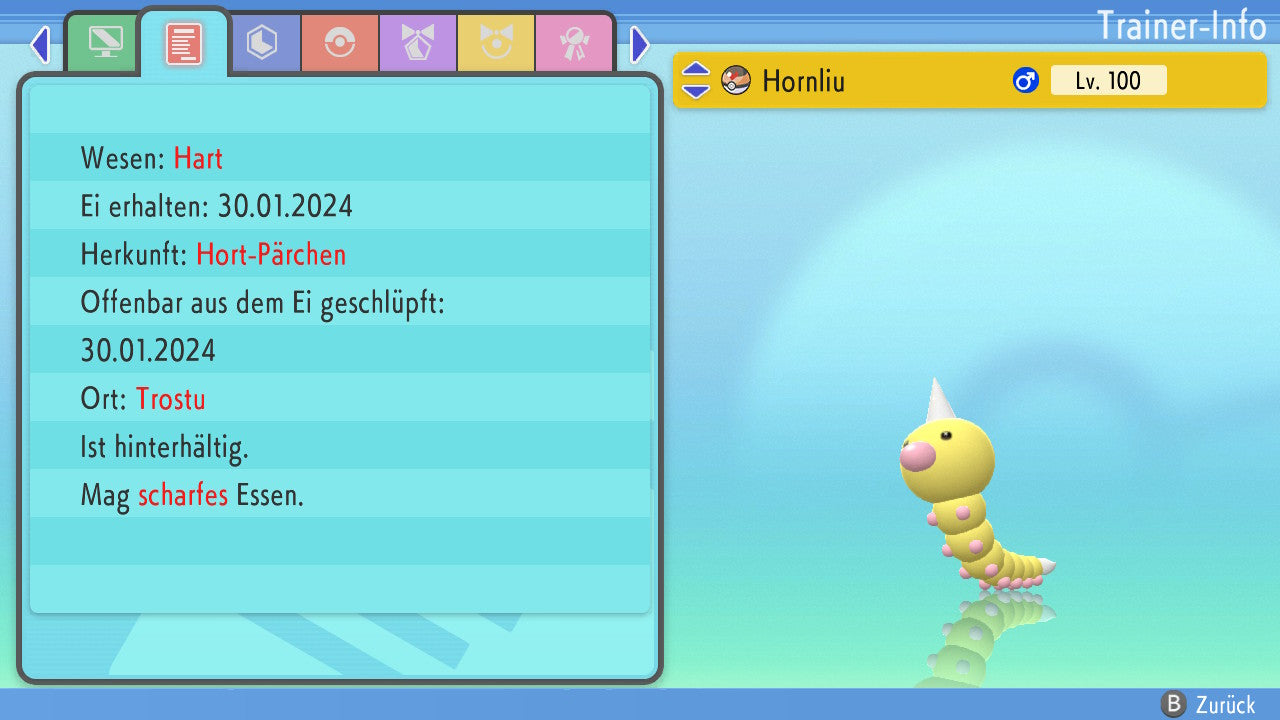Open the purple bow contest tab

pos(418,43)
